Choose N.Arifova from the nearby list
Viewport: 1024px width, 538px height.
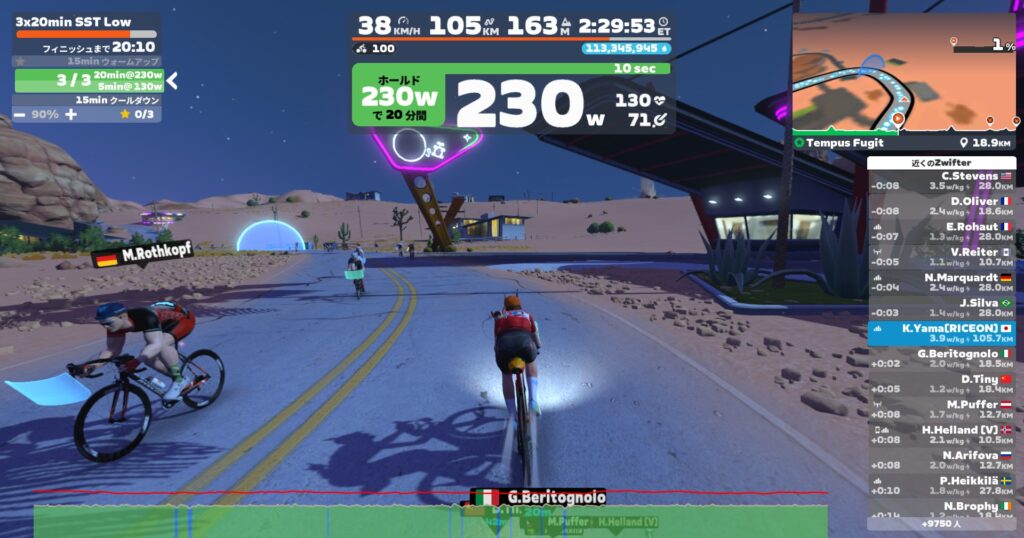pyautogui.click(x=941, y=459)
